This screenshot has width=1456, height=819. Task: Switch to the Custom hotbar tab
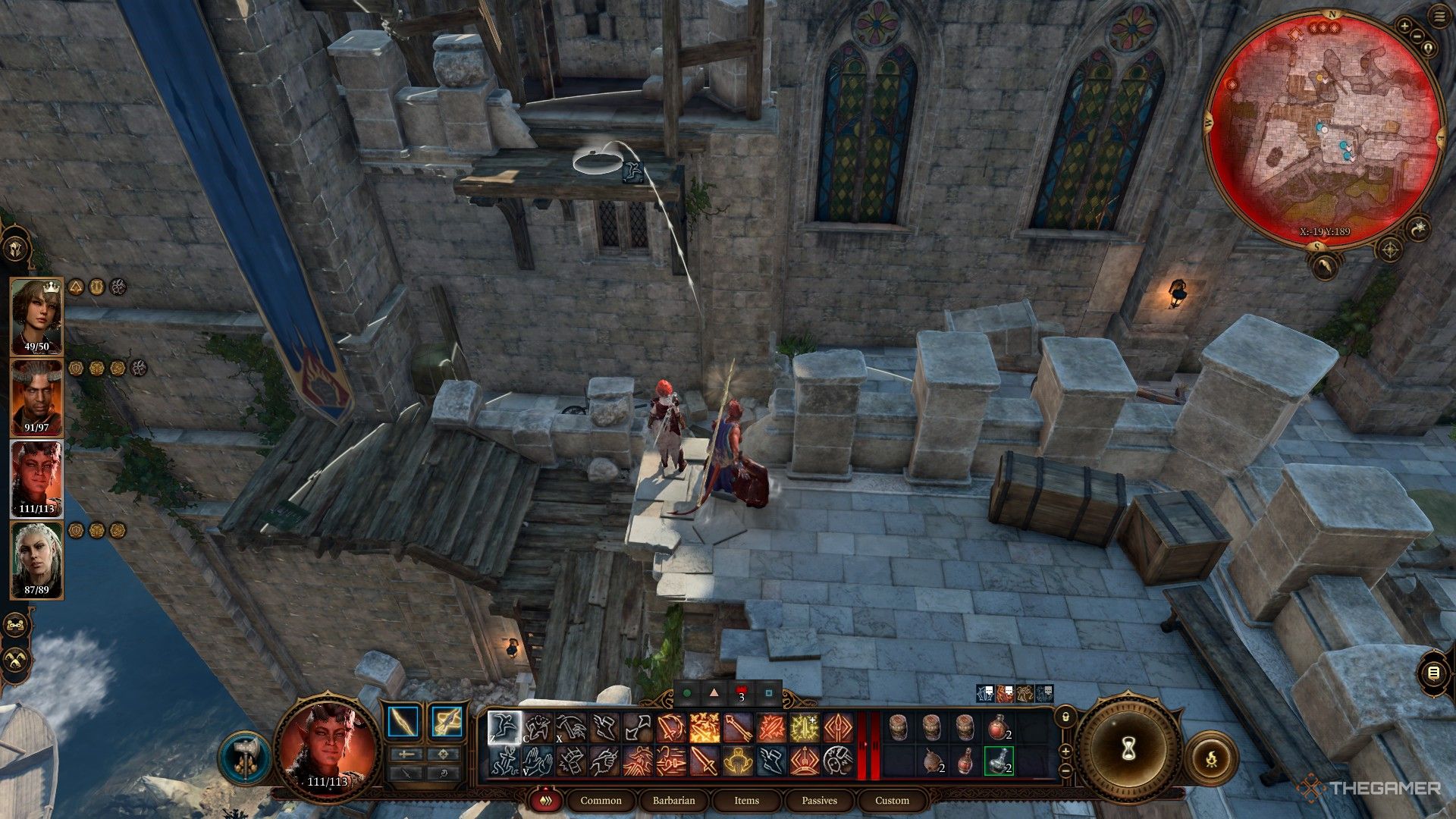pyautogui.click(x=892, y=800)
